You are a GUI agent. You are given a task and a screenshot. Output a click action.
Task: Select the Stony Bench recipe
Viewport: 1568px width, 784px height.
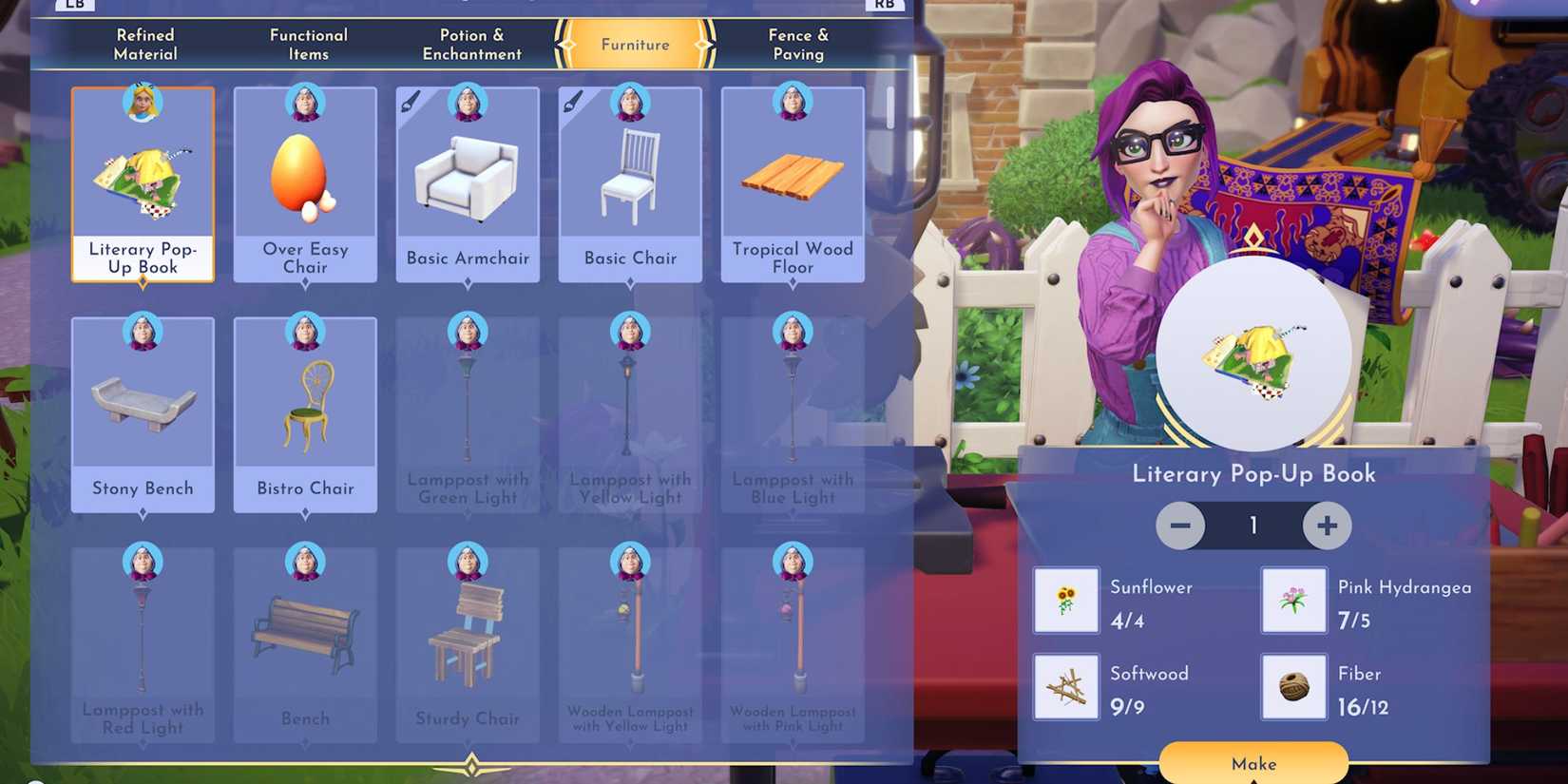coord(143,409)
